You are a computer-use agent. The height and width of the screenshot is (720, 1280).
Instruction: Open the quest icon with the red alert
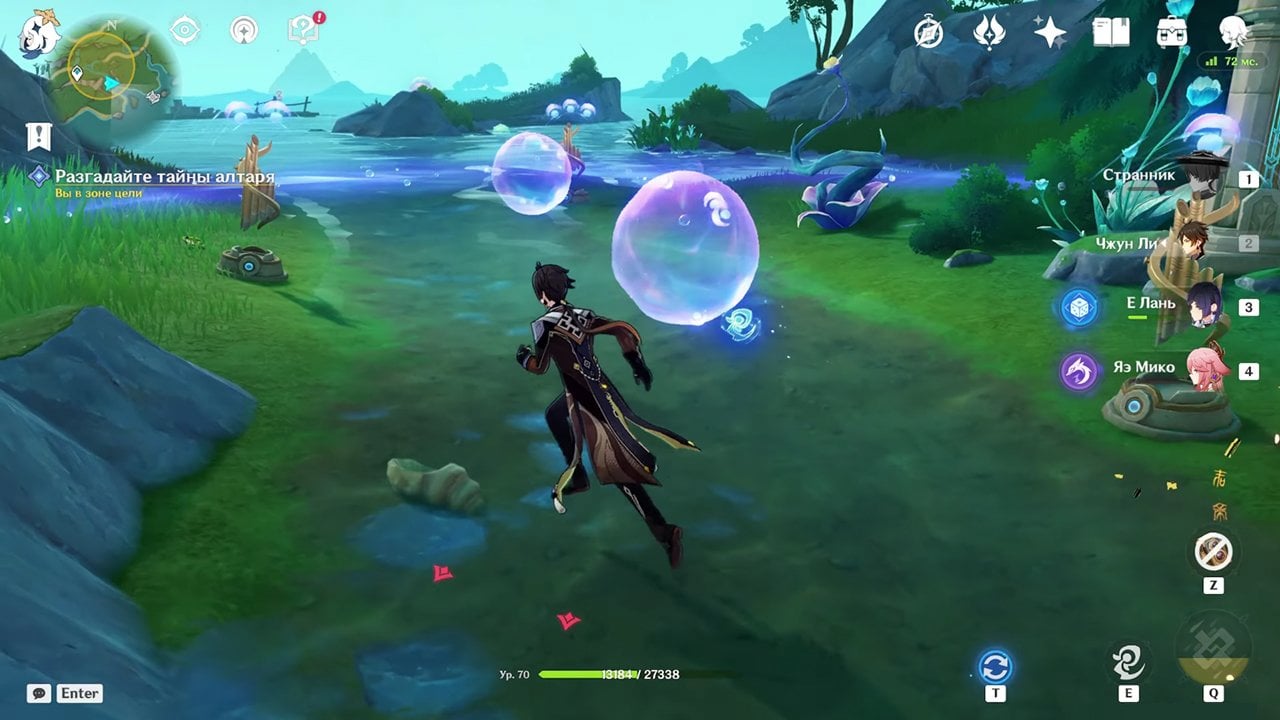point(302,30)
